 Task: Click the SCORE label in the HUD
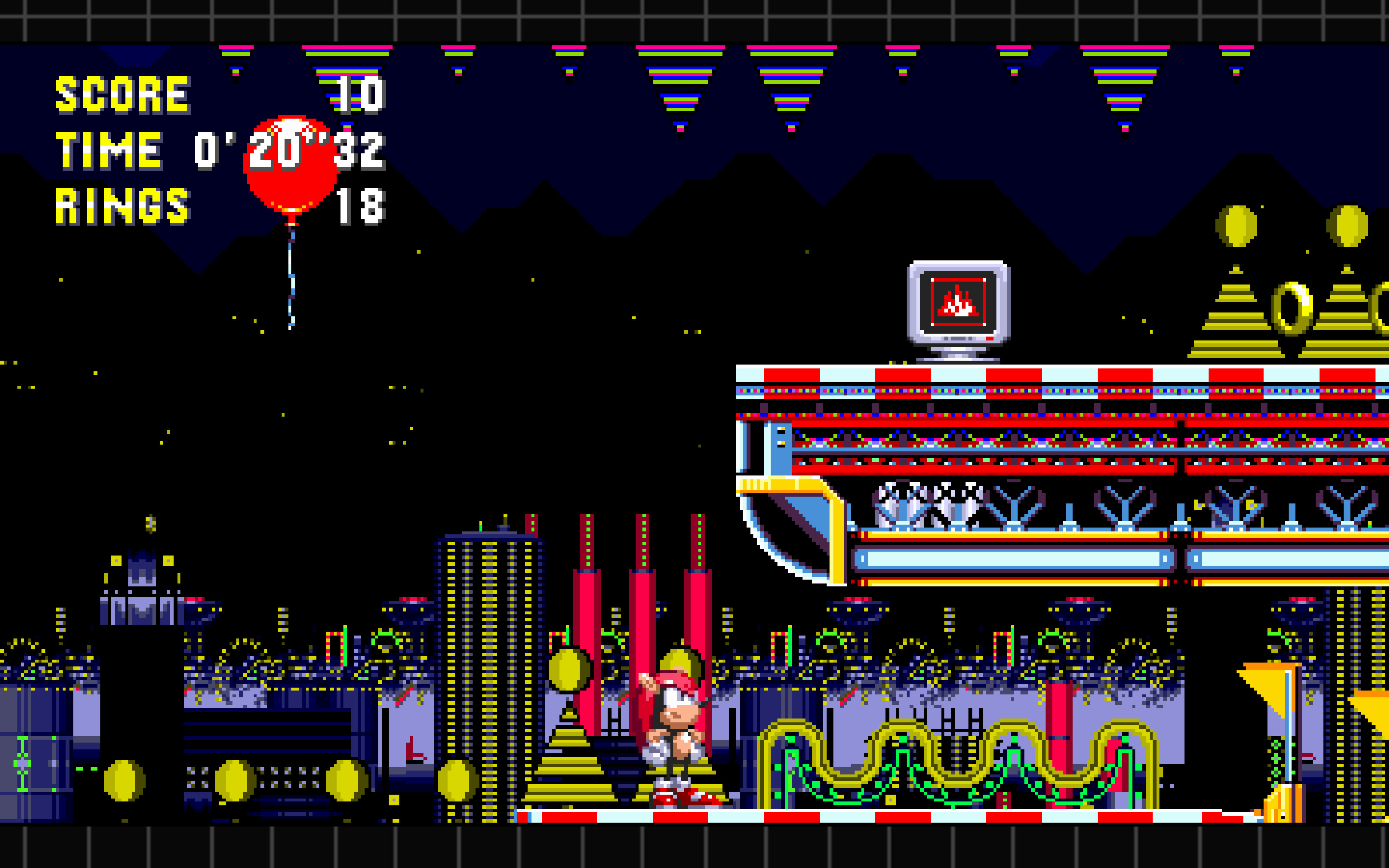(x=121, y=95)
